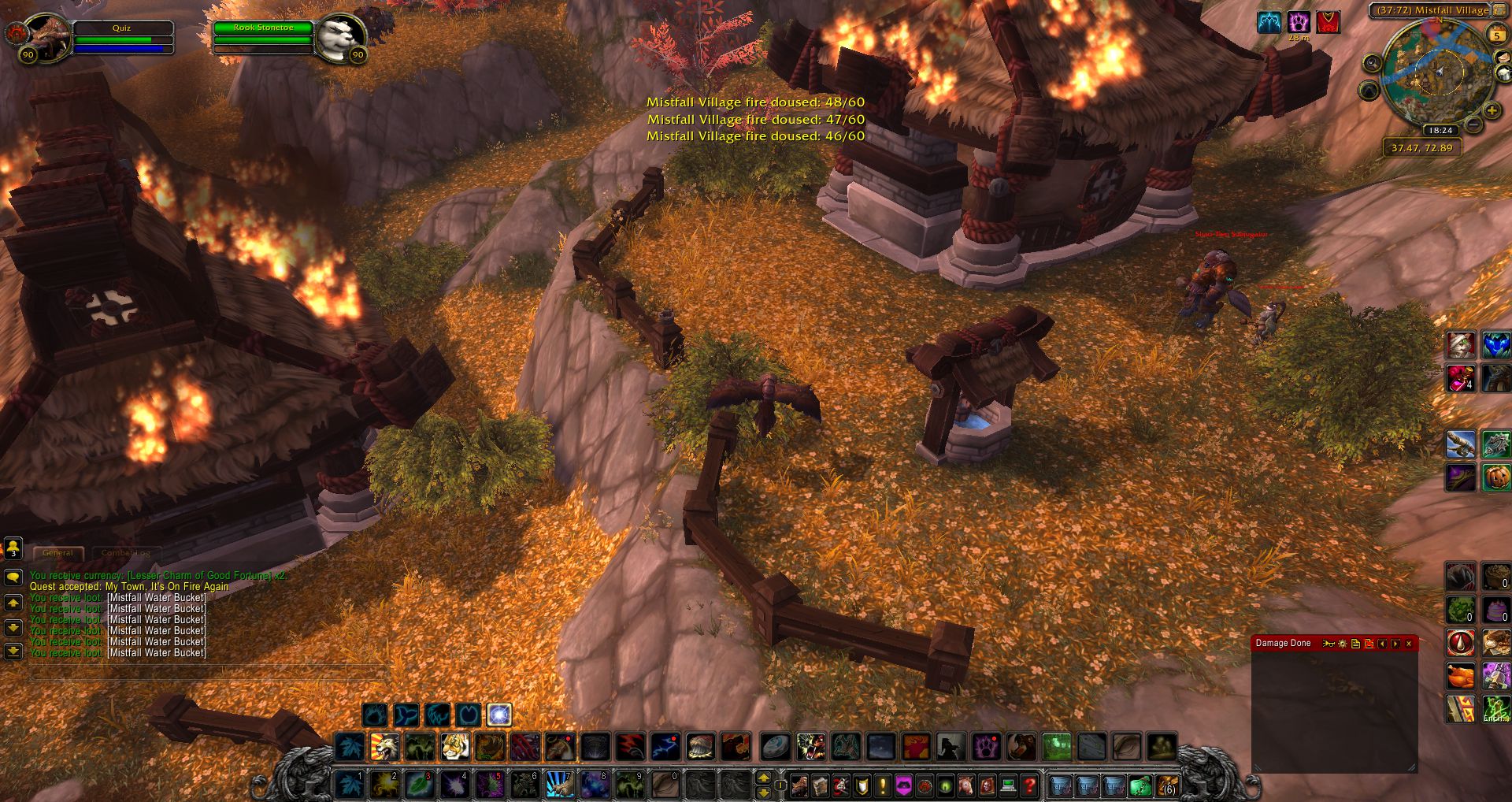Cast the ability bound to key 7
The height and width of the screenshot is (802, 1512).
[559, 785]
